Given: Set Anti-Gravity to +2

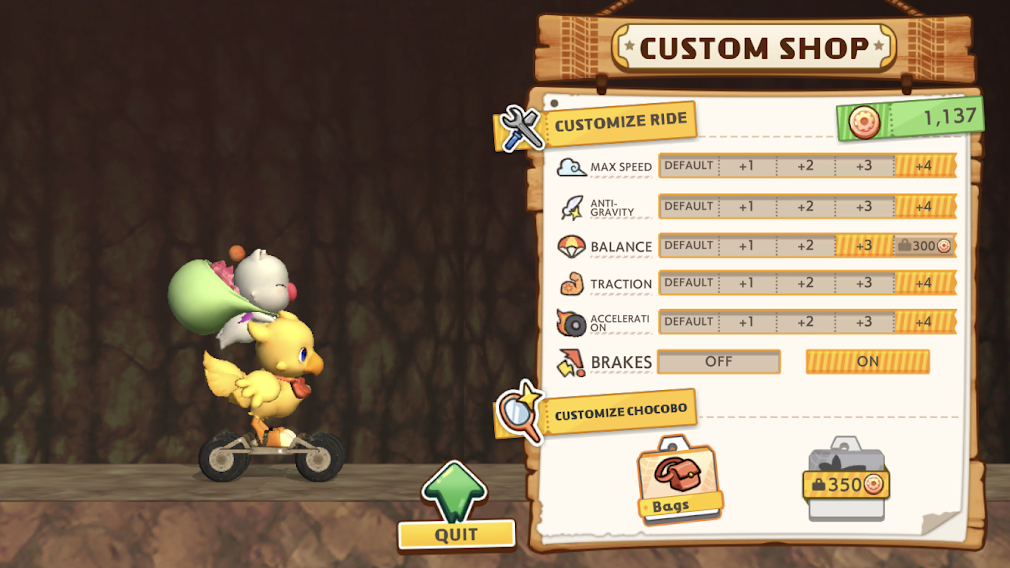Looking at the screenshot, I should tap(806, 206).
